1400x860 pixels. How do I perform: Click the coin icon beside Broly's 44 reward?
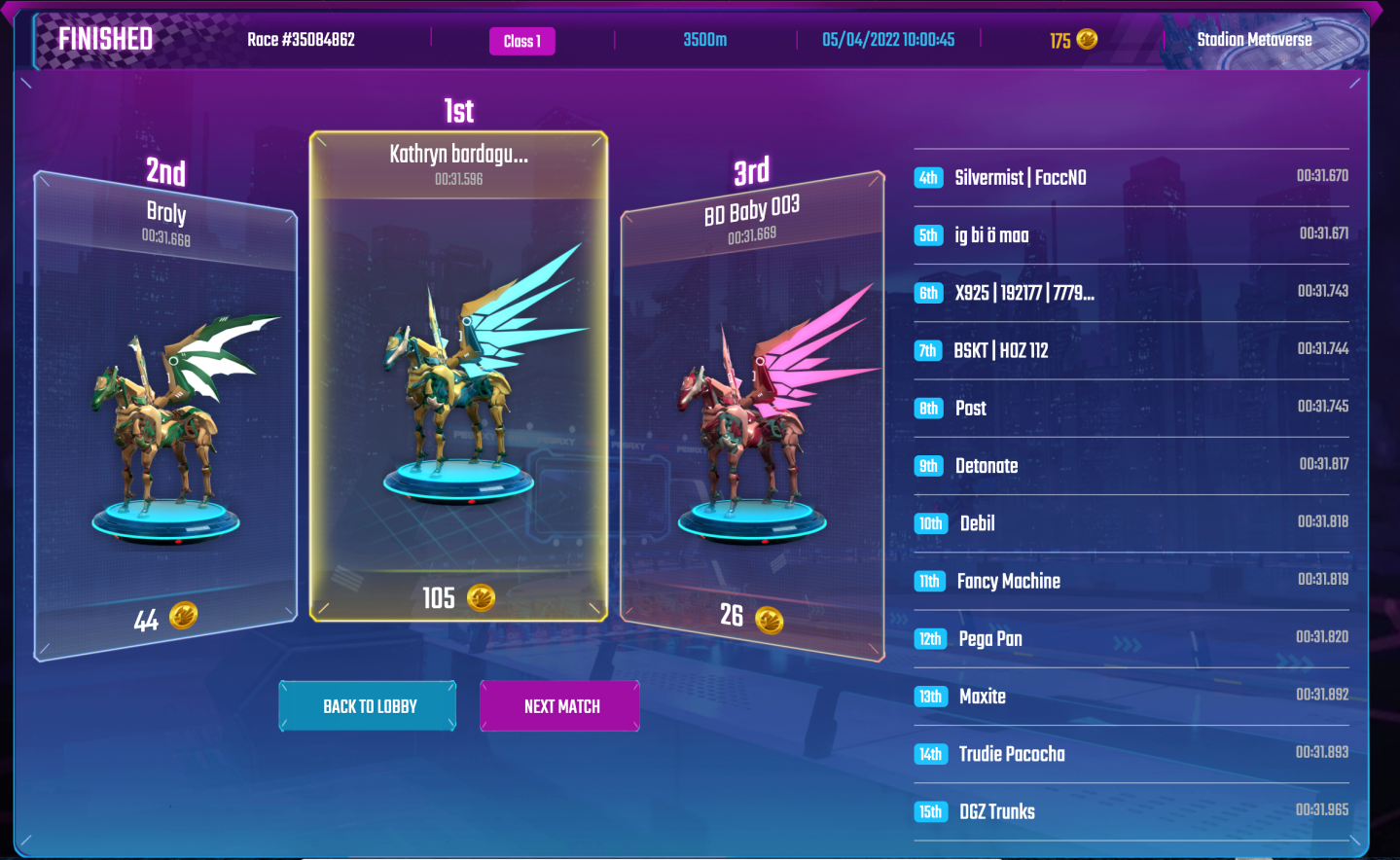click(x=182, y=615)
